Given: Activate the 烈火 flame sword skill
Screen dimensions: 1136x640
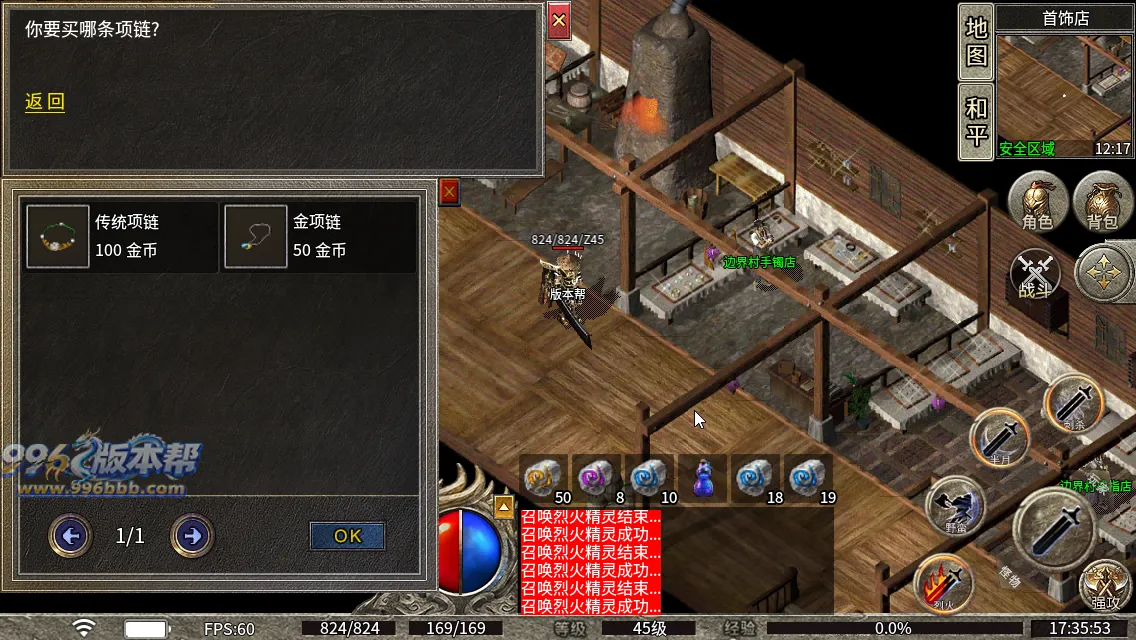Looking at the screenshot, I should click(944, 583).
